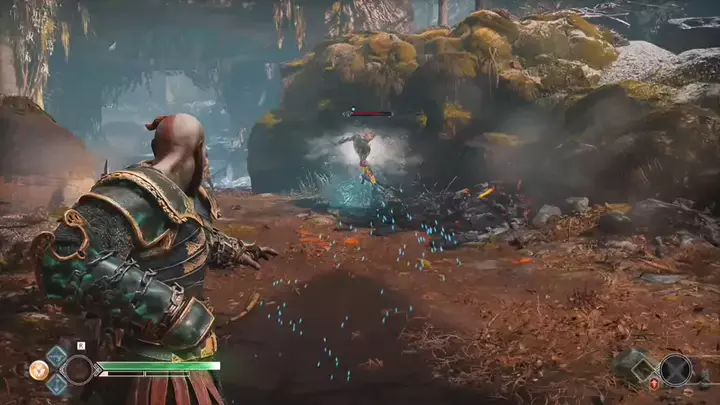Trigger the heavy runic attack diamond
Image resolution: width=720 pixels, height=405 pixels.
tap(57, 384)
